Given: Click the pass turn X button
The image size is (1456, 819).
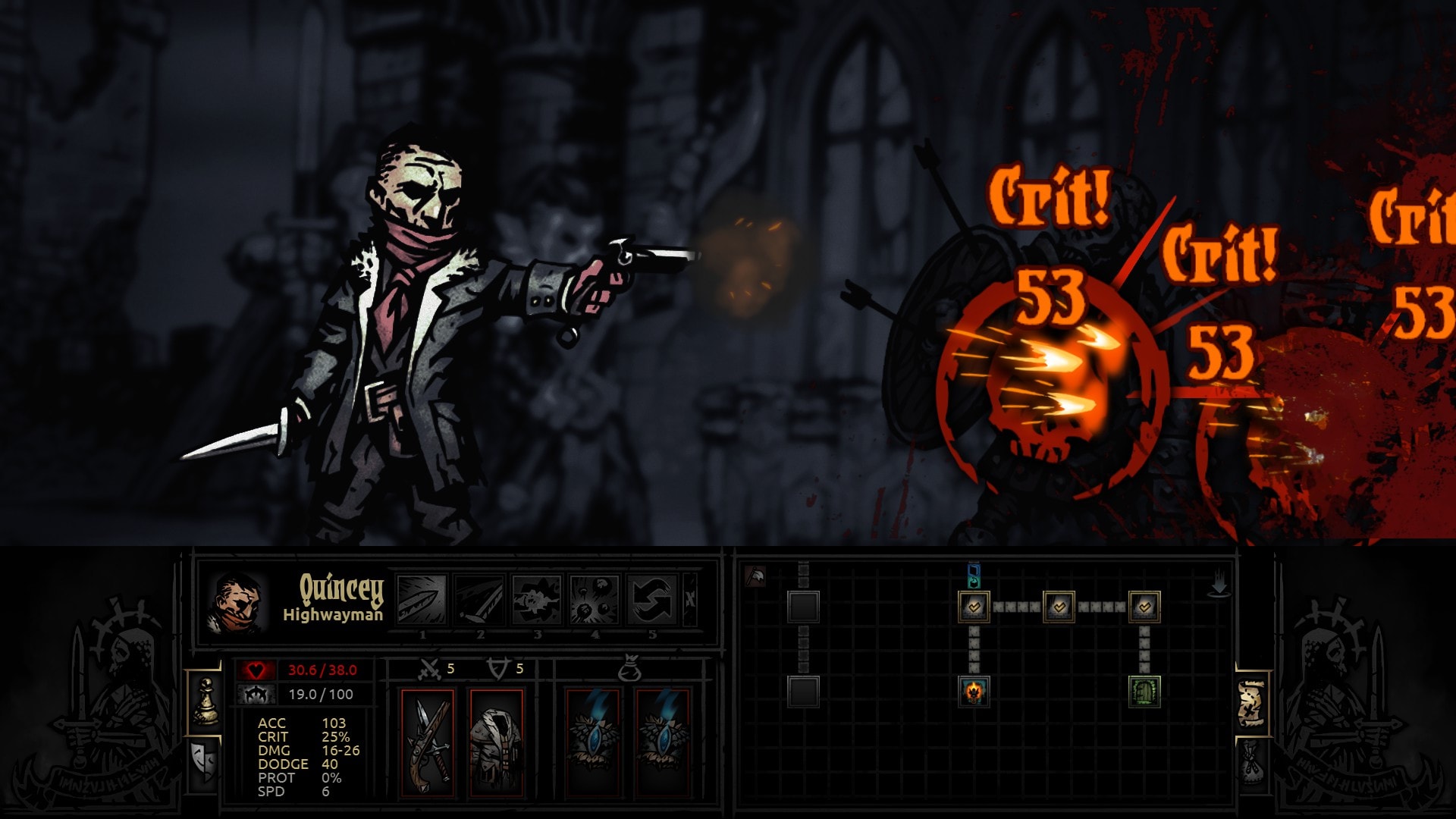Looking at the screenshot, I should [690, 599].
